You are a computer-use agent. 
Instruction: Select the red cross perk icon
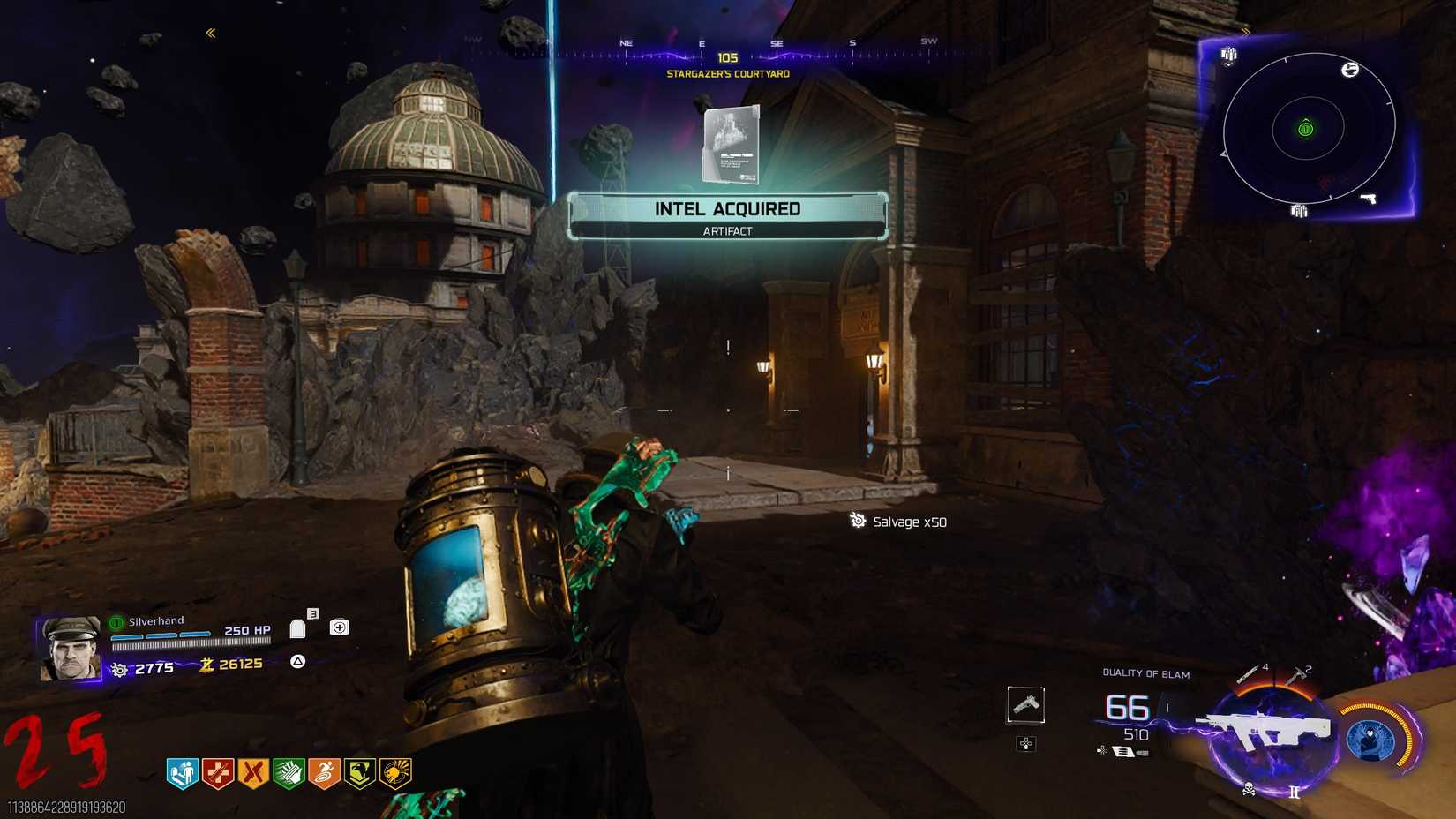[218, 773]
